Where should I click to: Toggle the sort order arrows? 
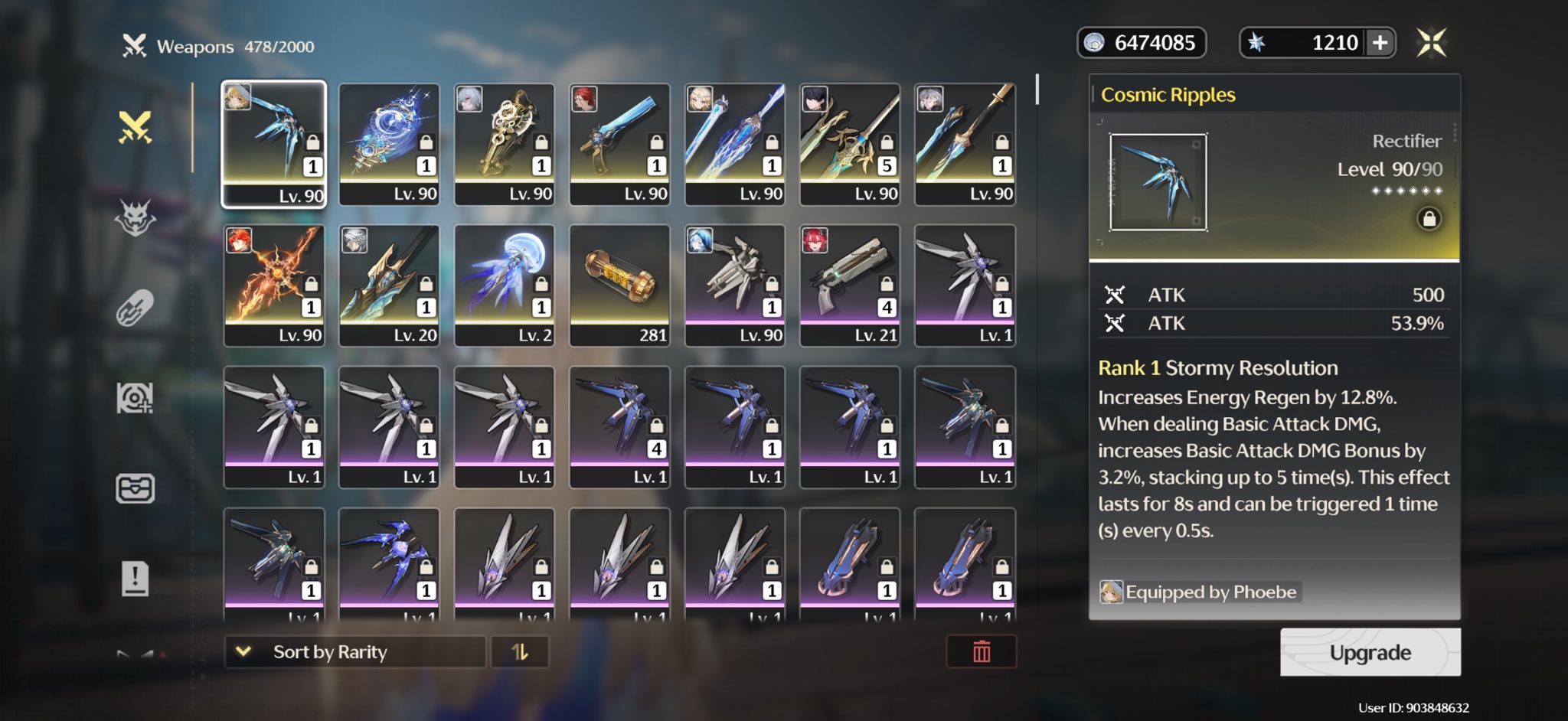pyautogui.click(x=520, y=652)
